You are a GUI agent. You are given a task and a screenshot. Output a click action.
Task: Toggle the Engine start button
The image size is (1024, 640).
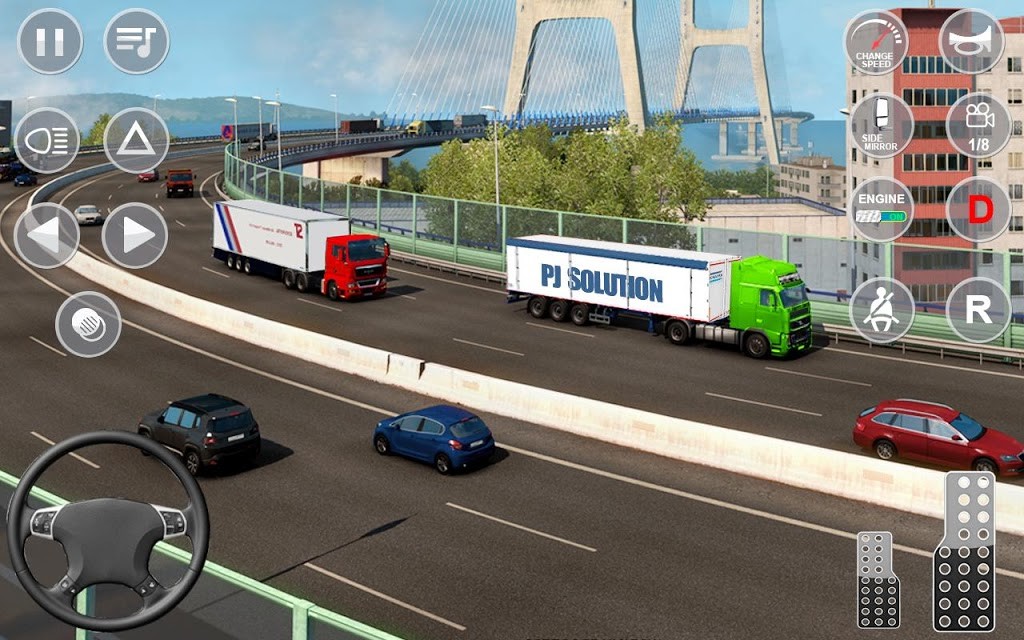pyautogui.click(x=881, y=210)
